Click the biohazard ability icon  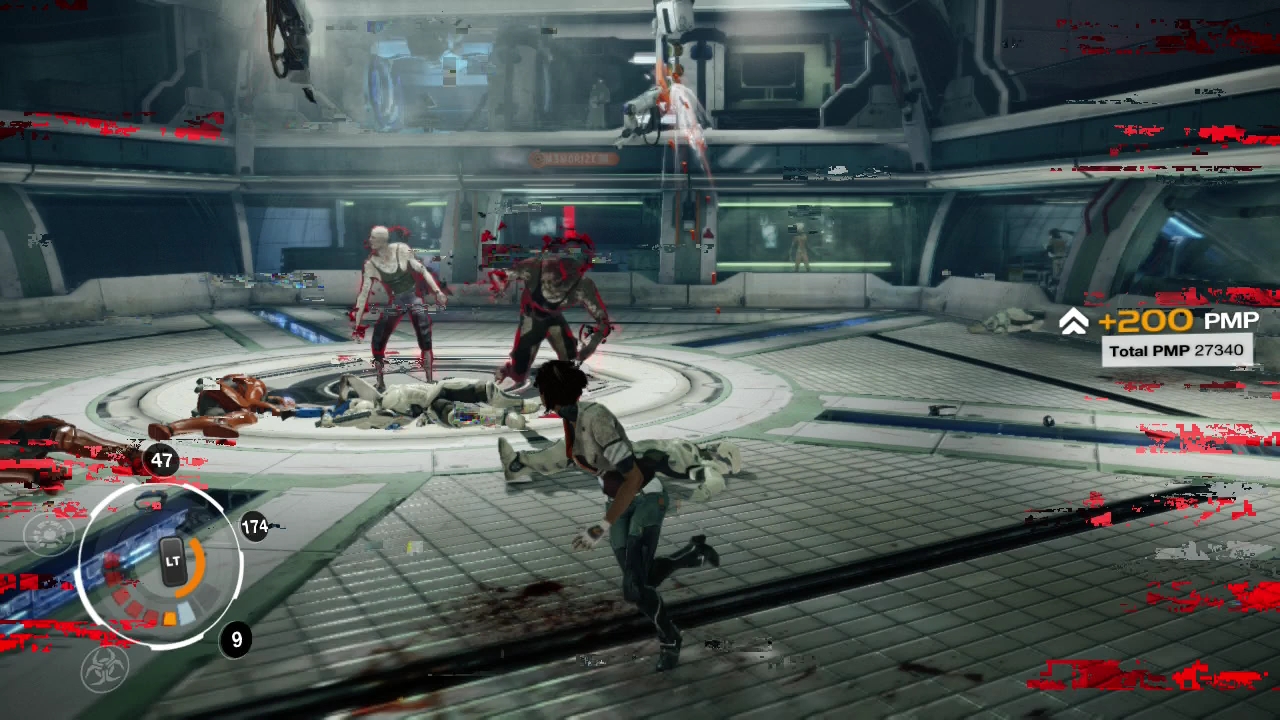click(x=105, y=669)
